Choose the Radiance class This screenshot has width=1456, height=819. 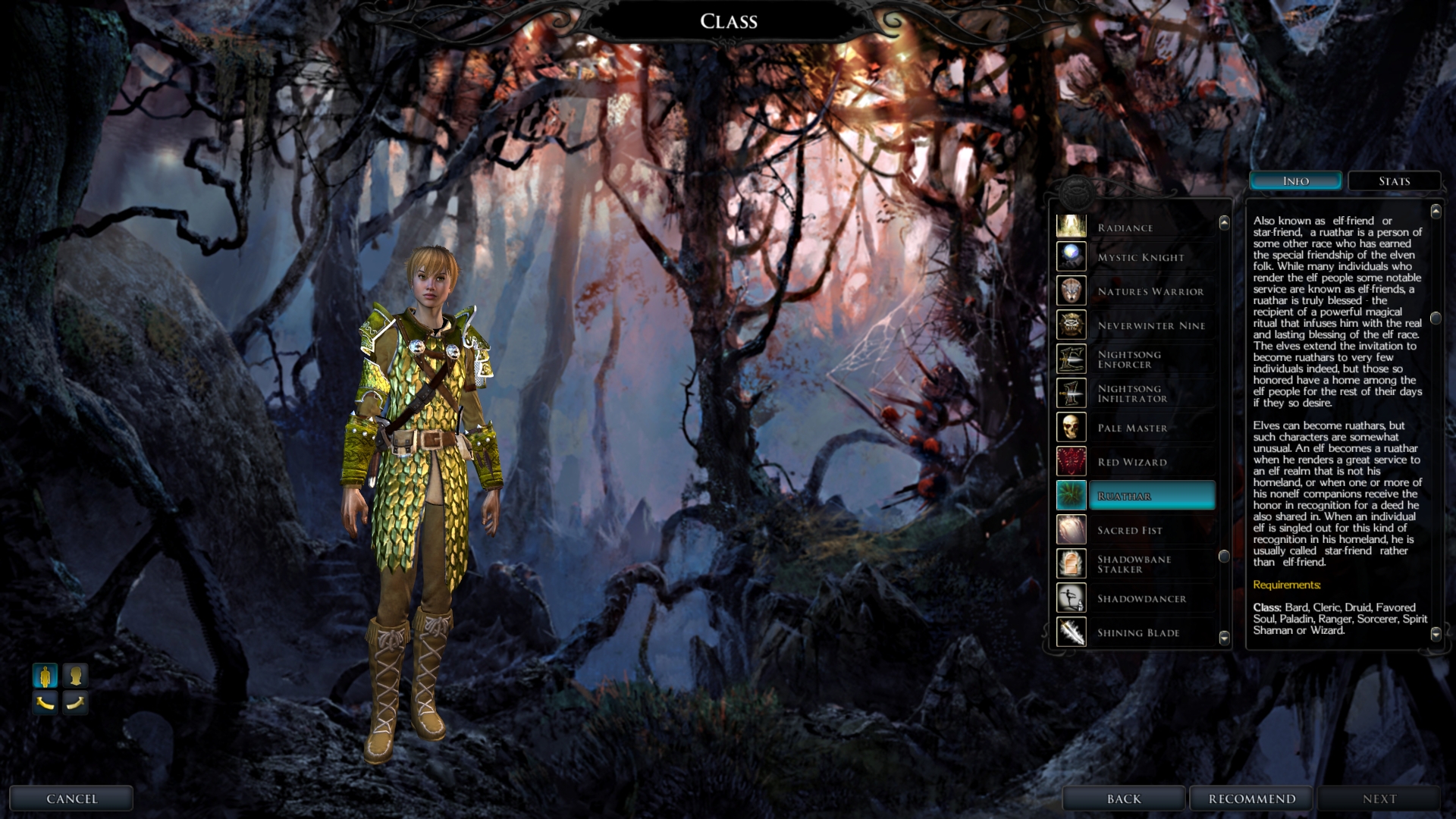coord(1136,227)
